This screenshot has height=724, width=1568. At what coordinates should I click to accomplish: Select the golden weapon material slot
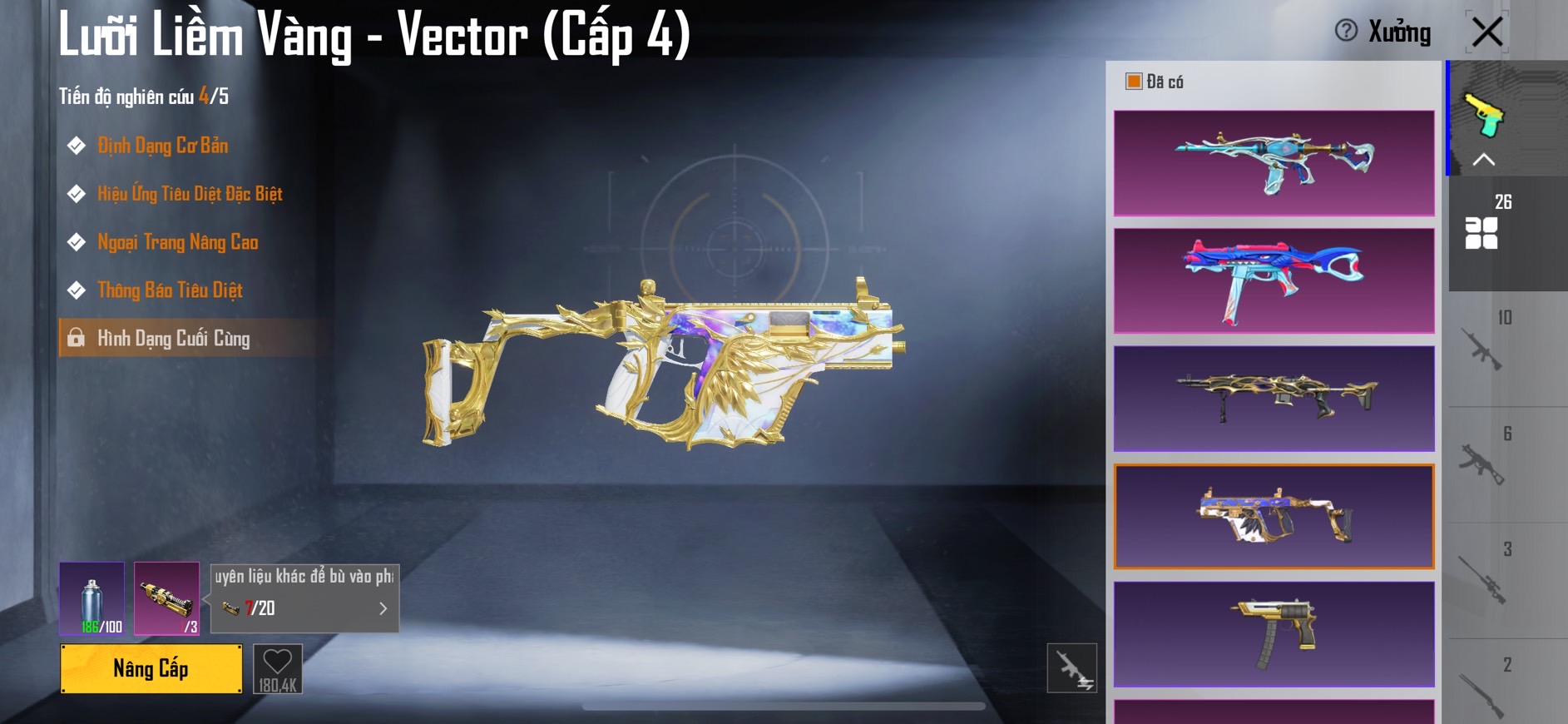pyautogui.click(x=166, y=598)
